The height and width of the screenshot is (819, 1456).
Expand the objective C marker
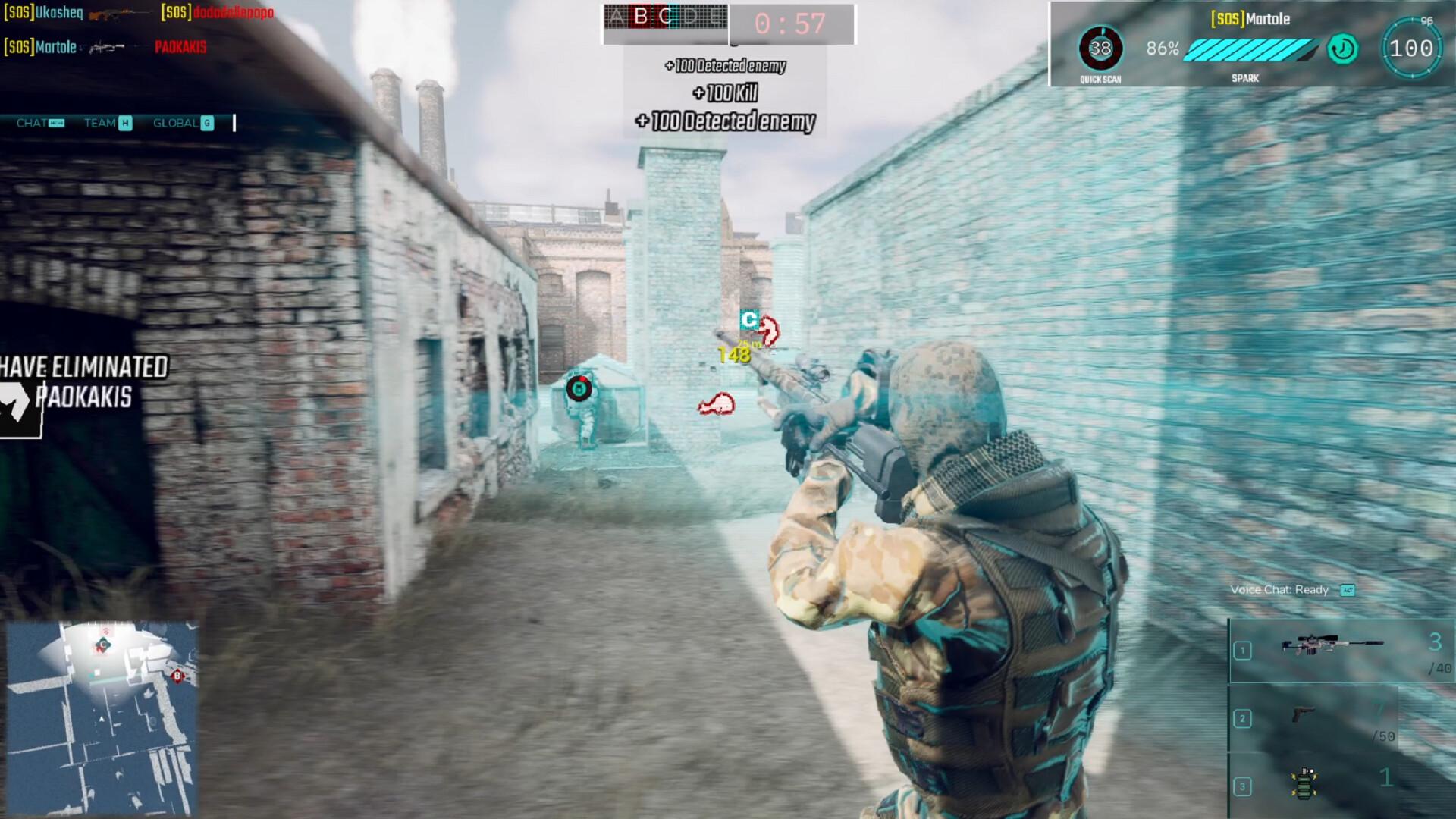pos(749,321)
